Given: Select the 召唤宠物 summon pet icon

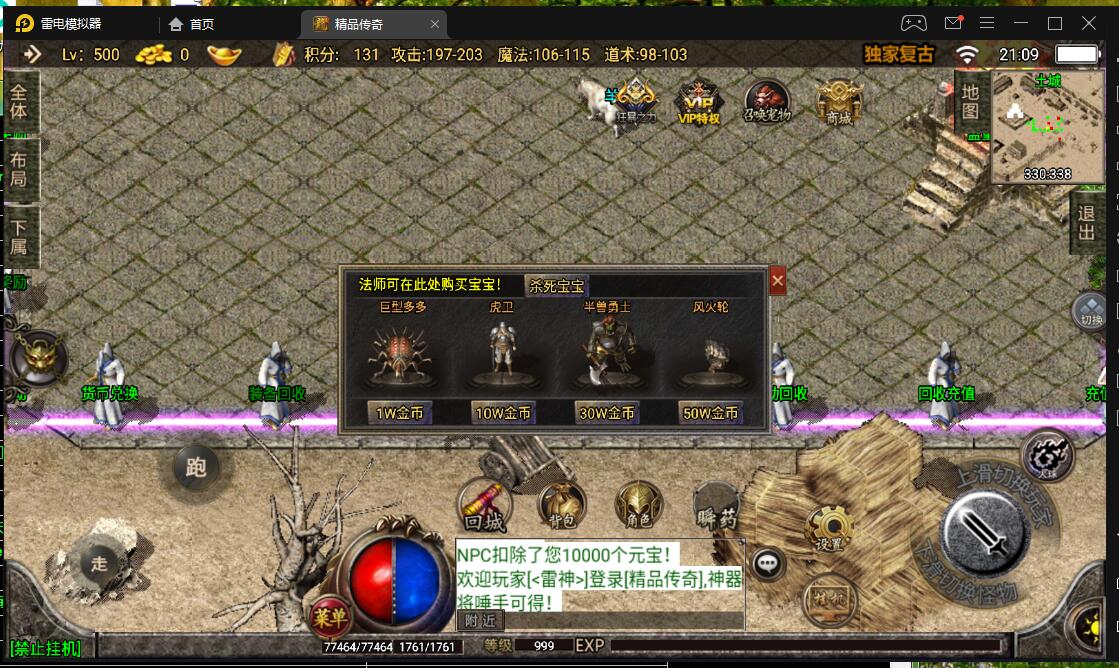Looking at the screenshot, I should (767, 102).
